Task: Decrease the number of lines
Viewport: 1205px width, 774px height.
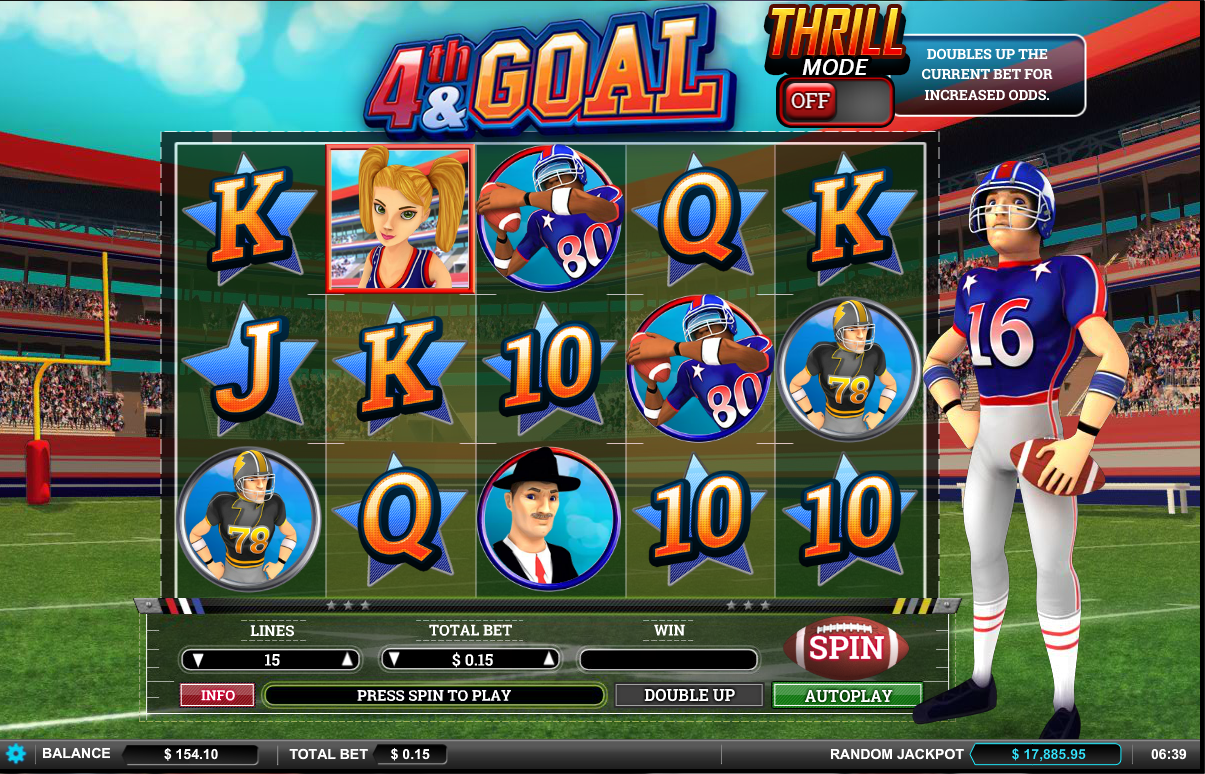Action: click(198, 660)
